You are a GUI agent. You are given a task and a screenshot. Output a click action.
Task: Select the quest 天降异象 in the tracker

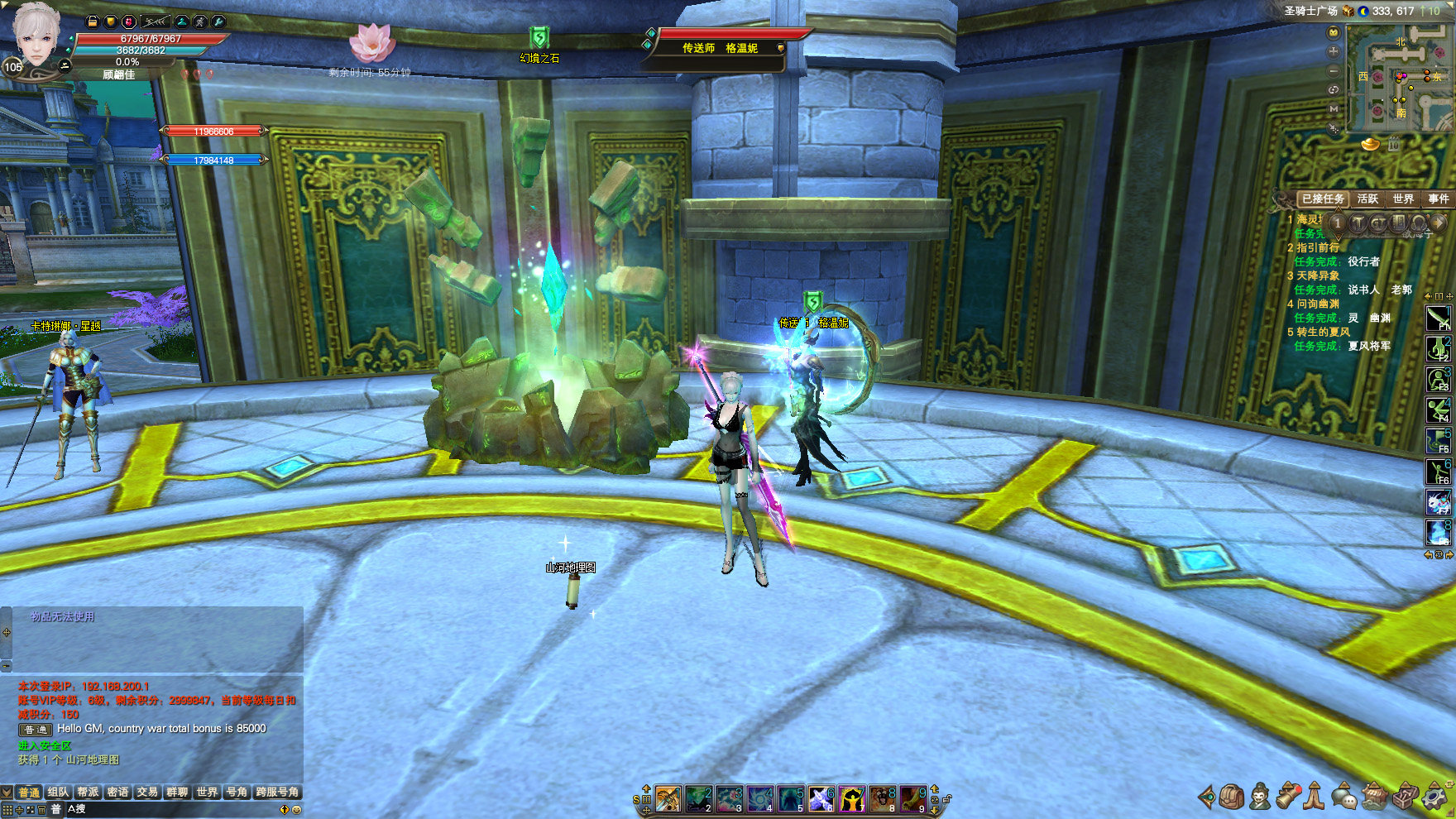tap(1318, 275)
